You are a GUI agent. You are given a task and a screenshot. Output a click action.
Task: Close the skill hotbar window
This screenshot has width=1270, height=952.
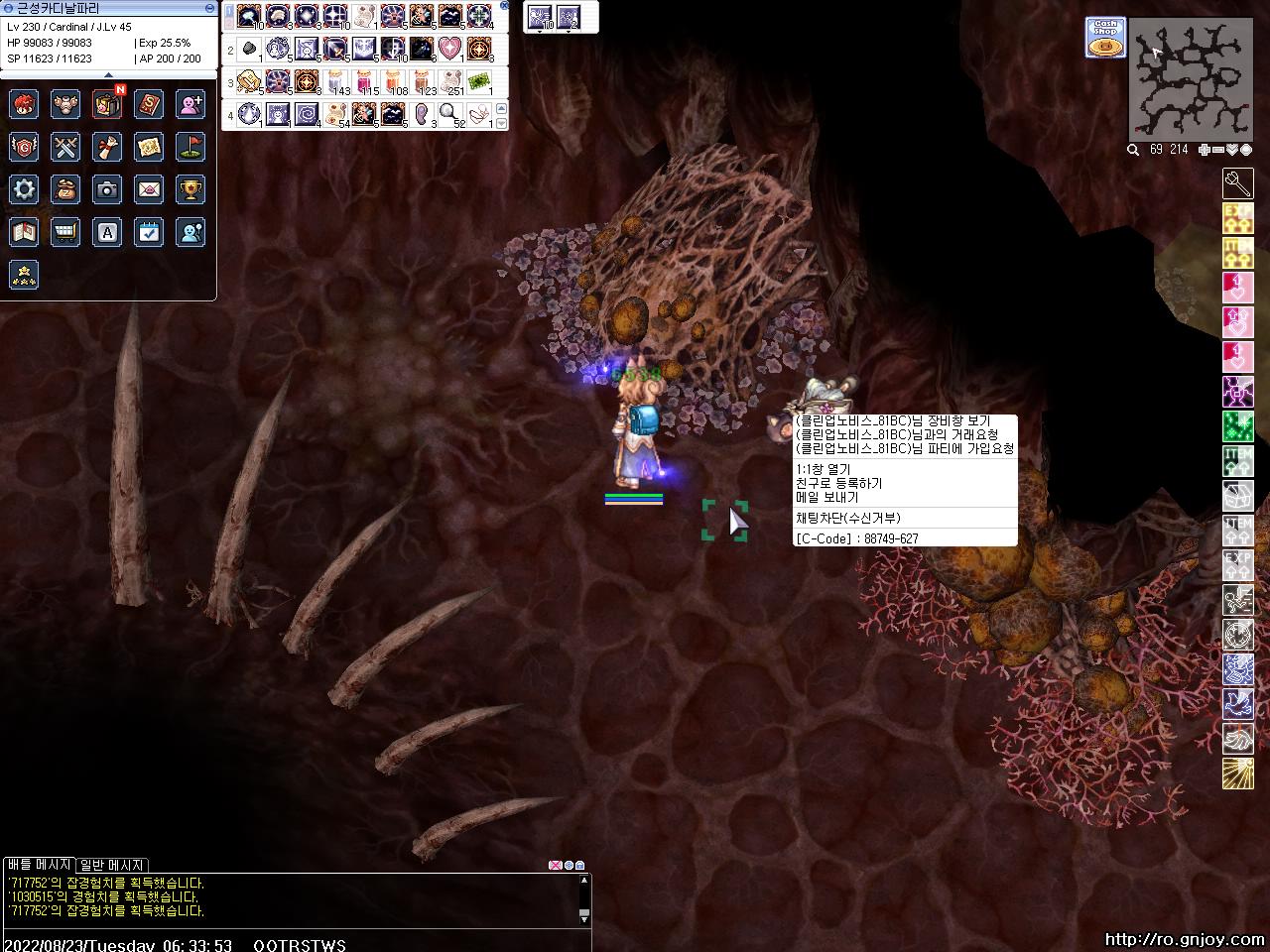504,6
